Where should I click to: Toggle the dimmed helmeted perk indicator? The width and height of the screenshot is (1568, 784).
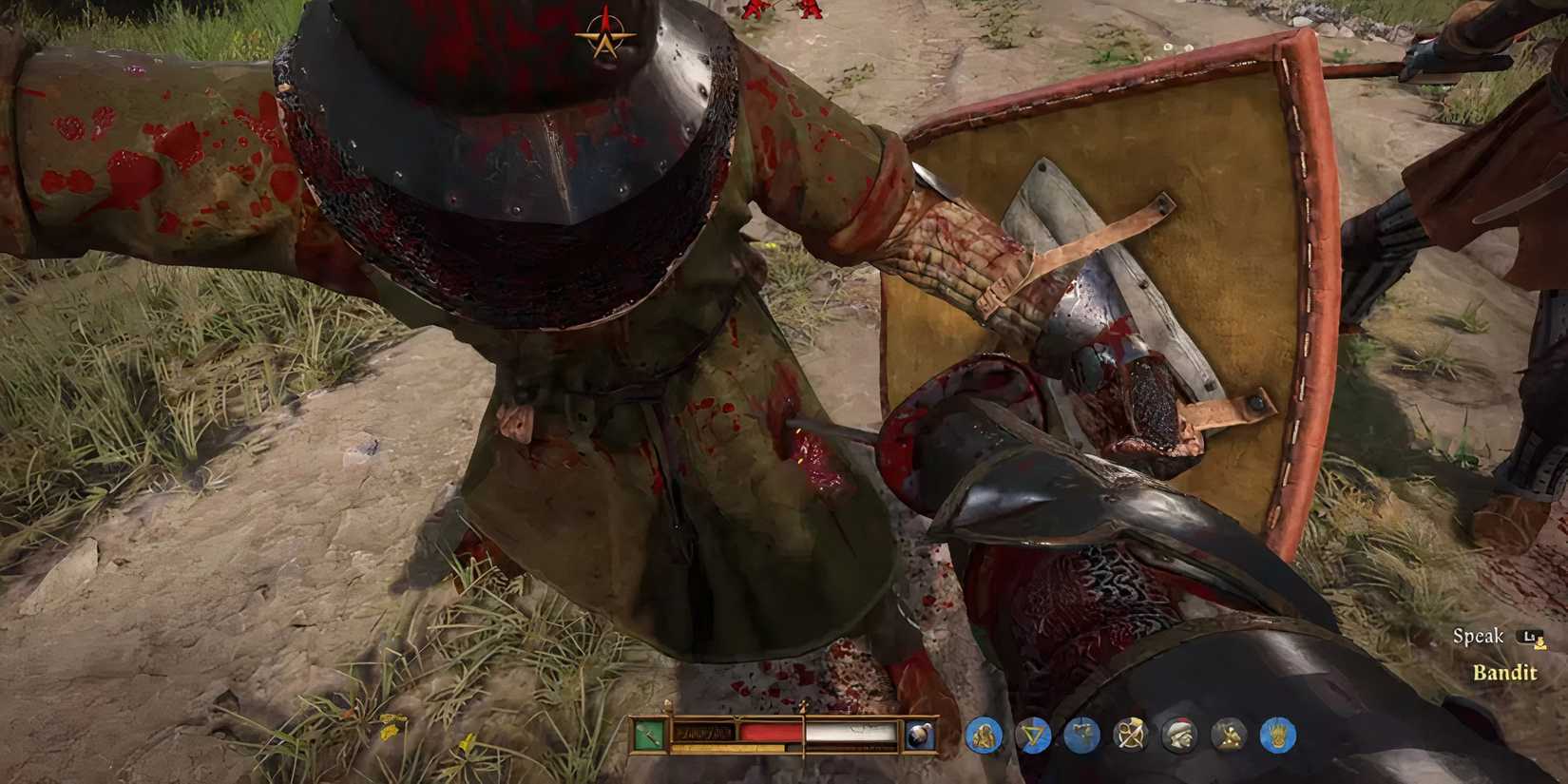[1180, 734]
